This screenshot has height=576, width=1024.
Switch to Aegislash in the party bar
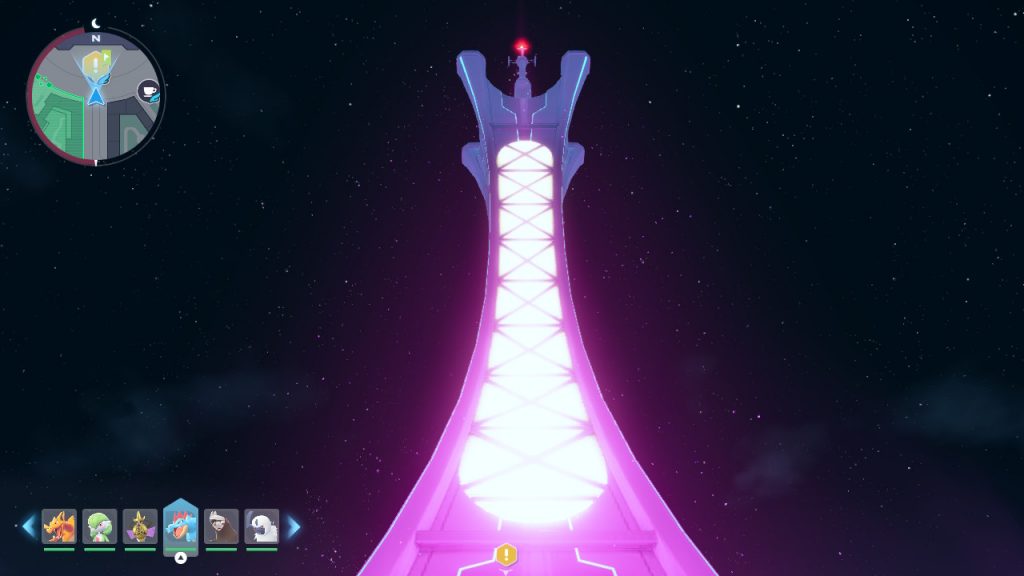pos(140,526)
